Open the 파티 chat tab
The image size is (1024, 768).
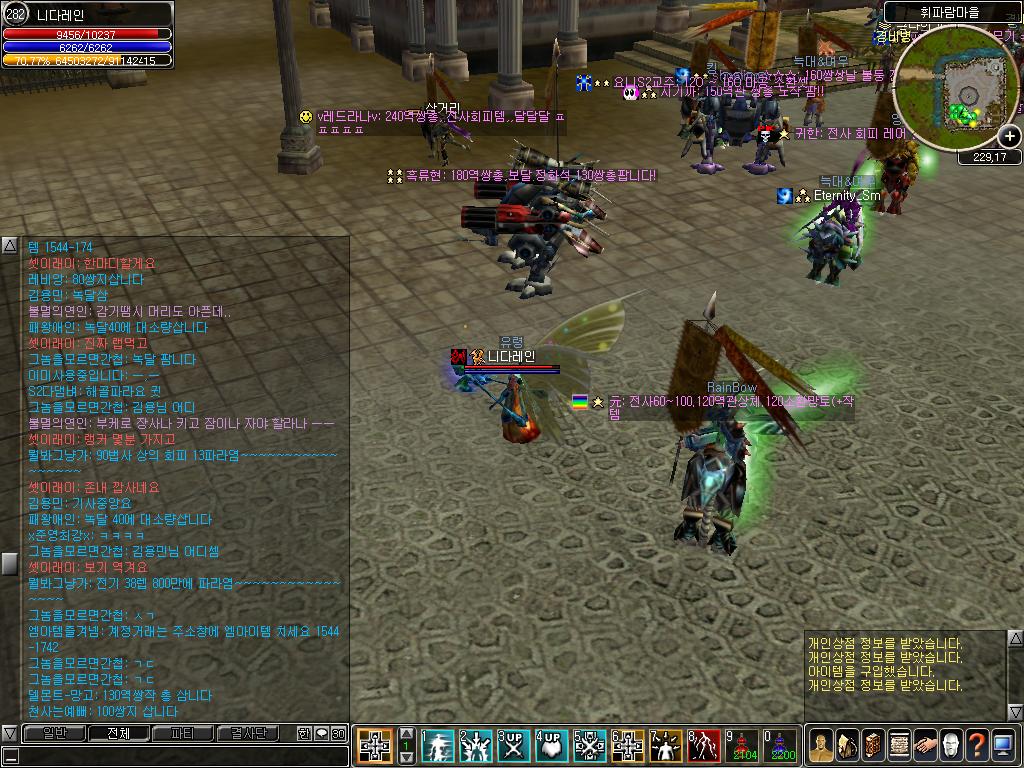tap(183, 733)
